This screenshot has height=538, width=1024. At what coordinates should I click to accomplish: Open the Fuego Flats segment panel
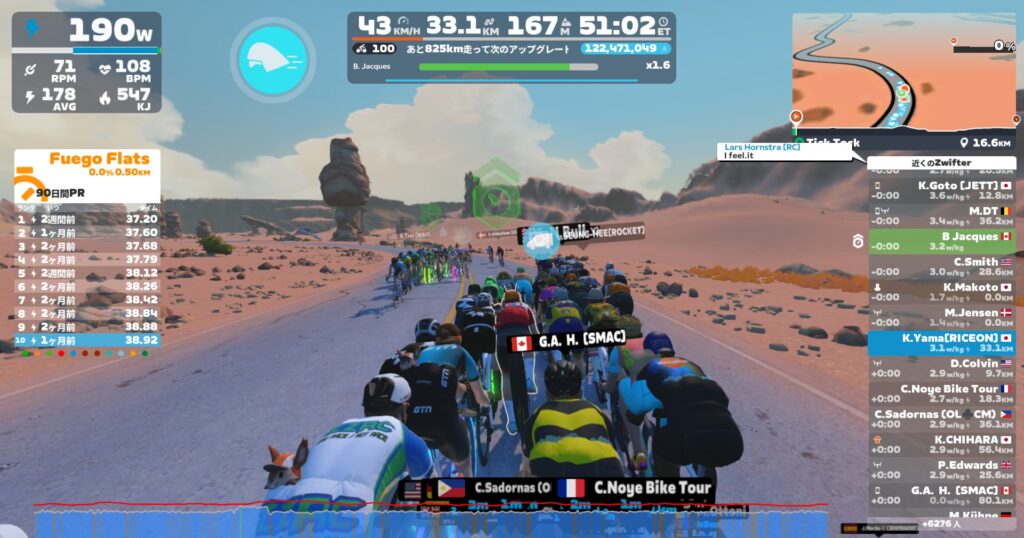point(87,175)
